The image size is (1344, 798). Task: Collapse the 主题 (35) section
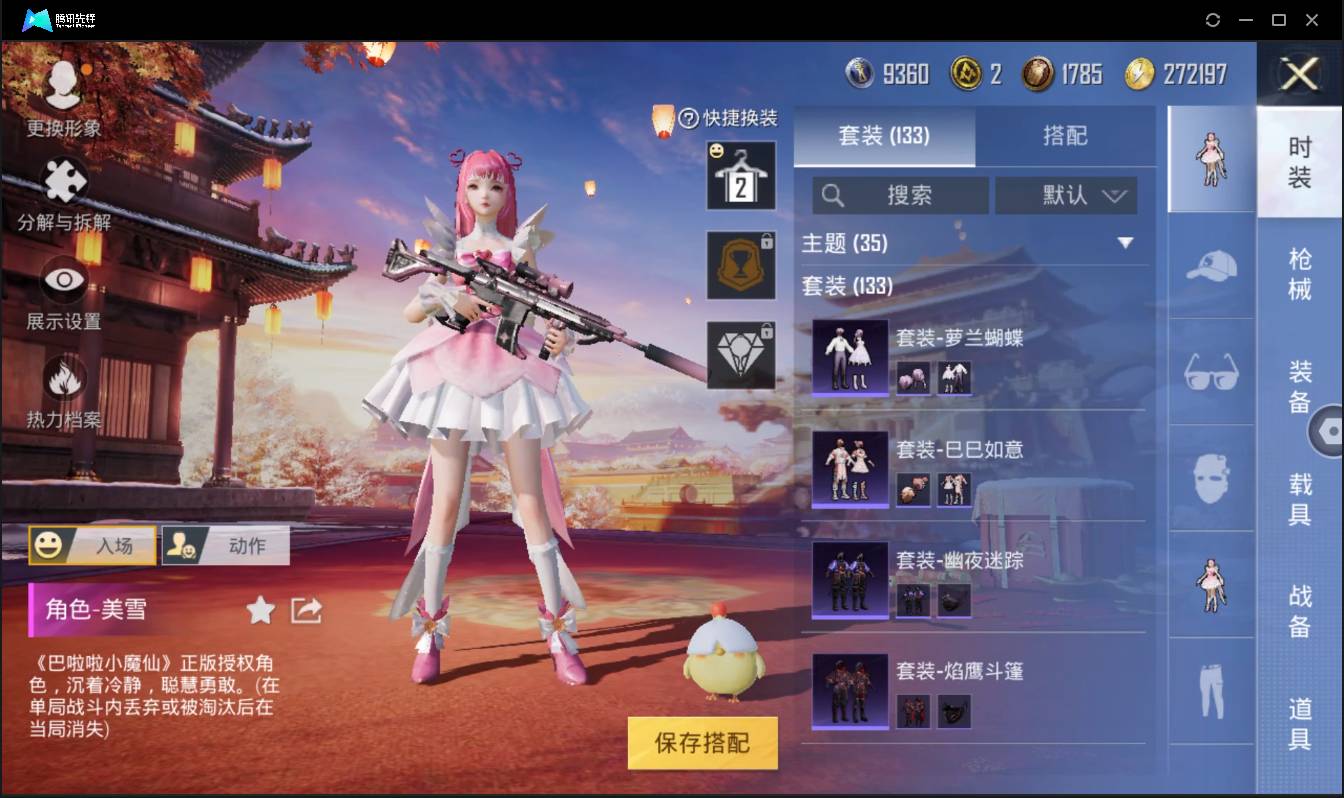1126,242
